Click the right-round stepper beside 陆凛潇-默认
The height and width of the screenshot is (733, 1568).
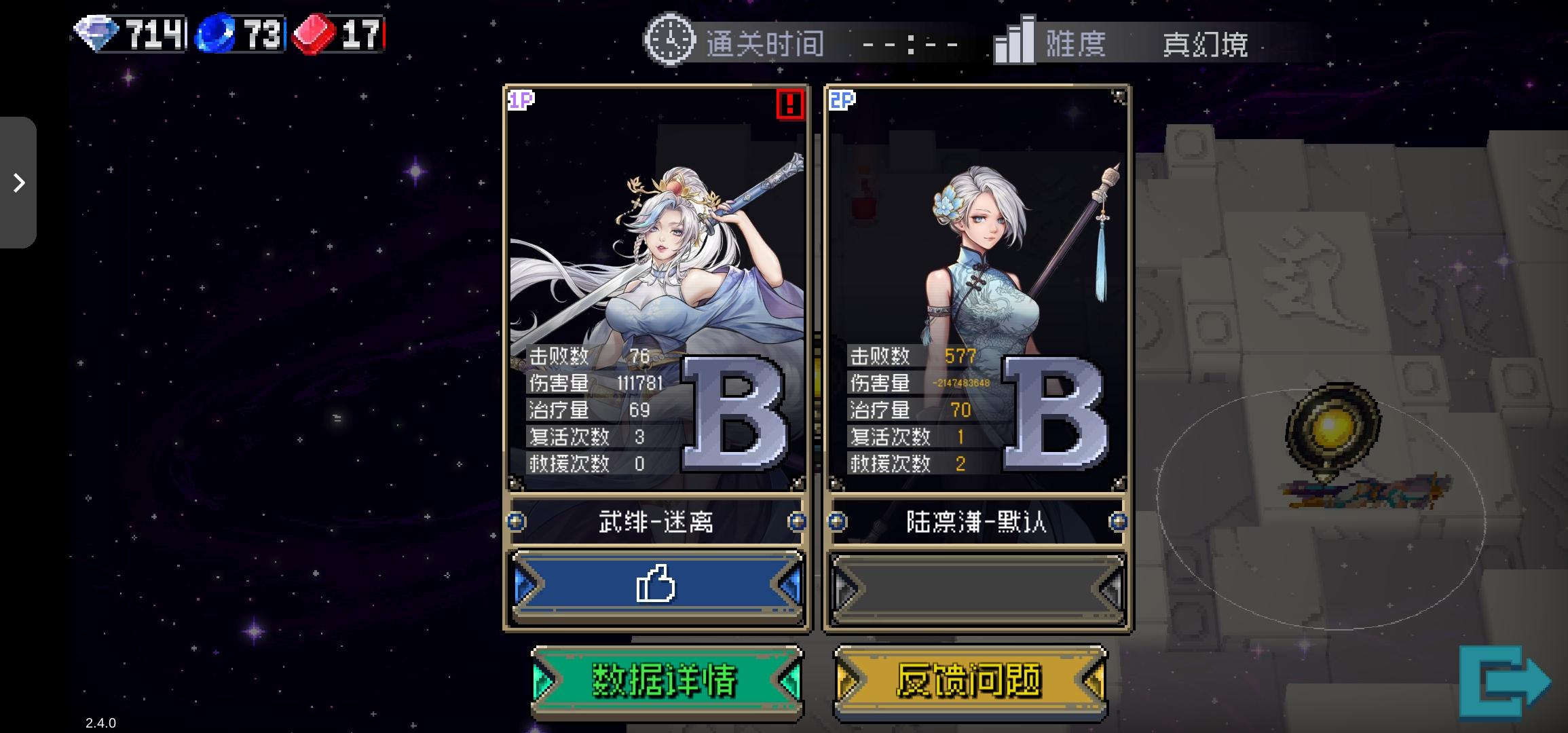click(1118, 523)
